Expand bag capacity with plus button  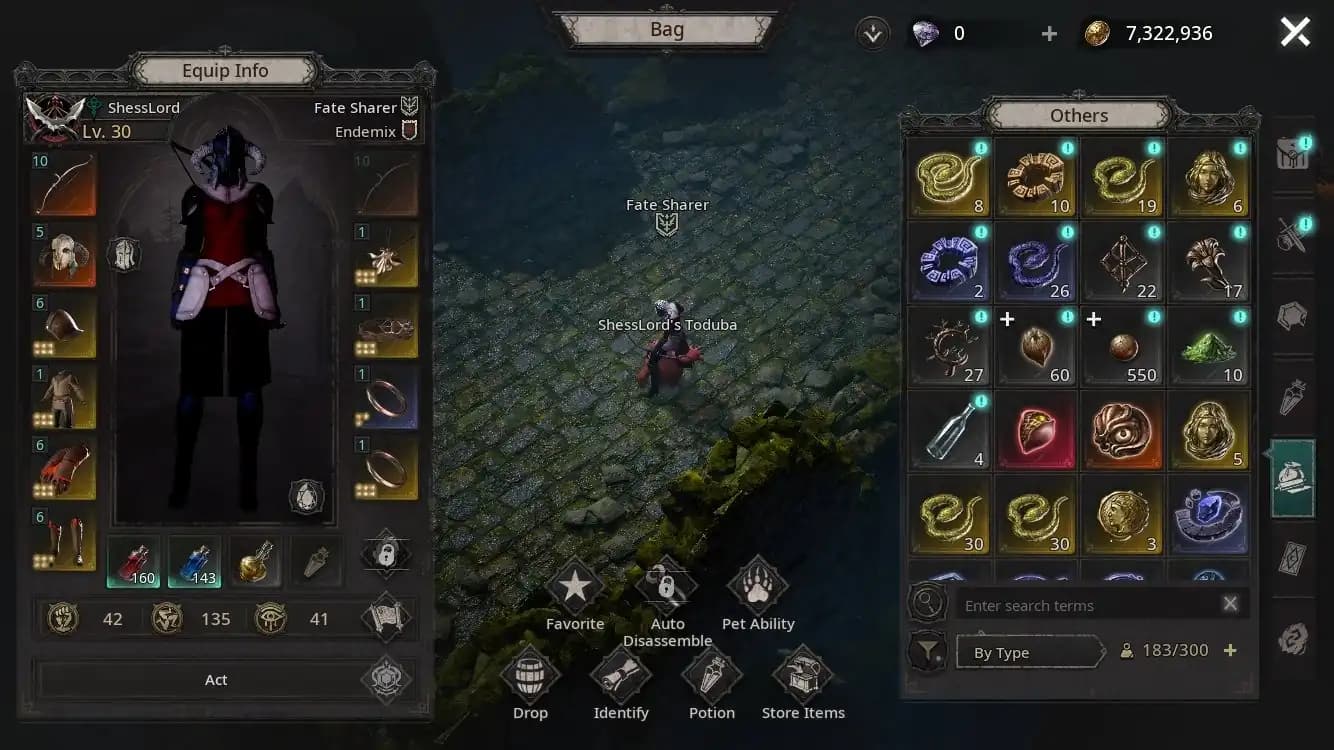1230,650
